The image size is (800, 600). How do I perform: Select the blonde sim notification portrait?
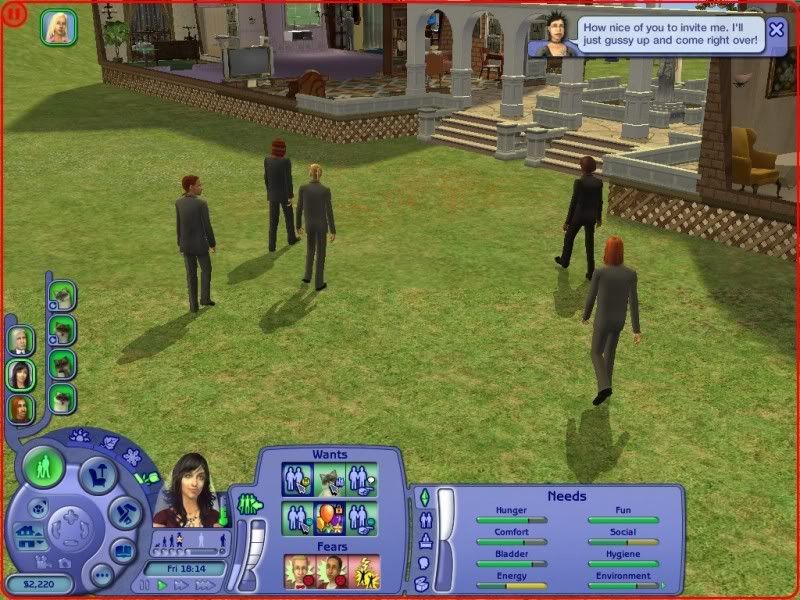click(58, 28)
